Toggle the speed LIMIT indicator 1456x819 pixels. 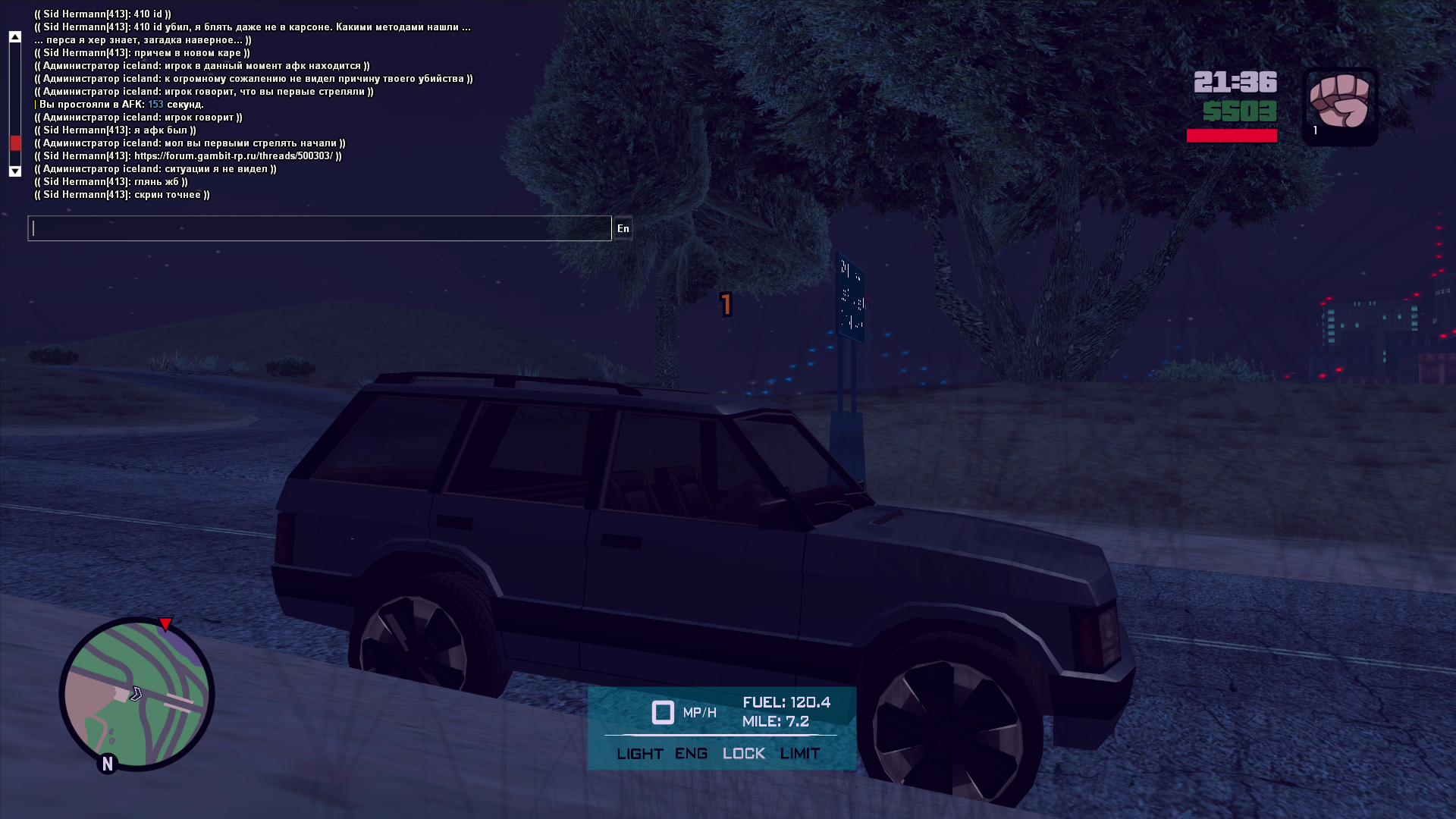click(799, 754)
